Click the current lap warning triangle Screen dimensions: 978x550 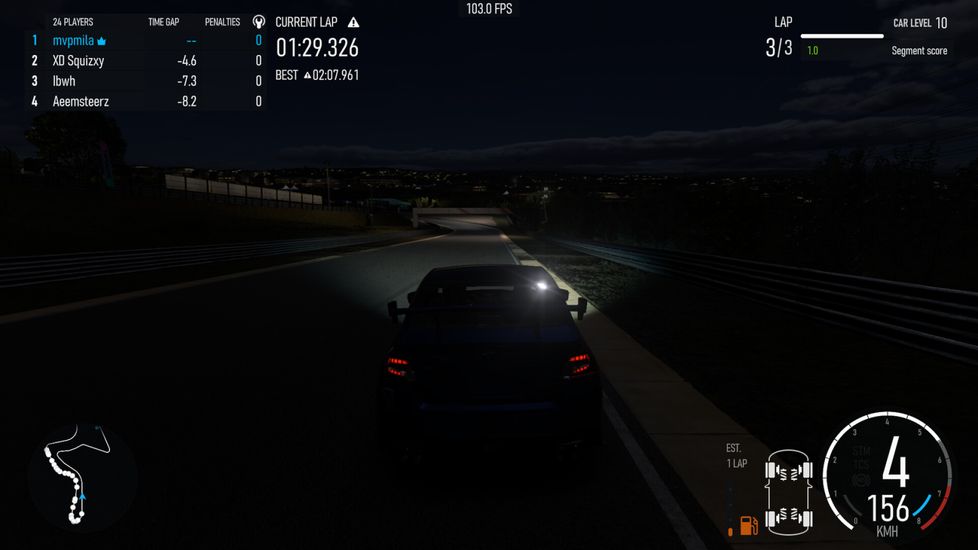pos(353,22)
